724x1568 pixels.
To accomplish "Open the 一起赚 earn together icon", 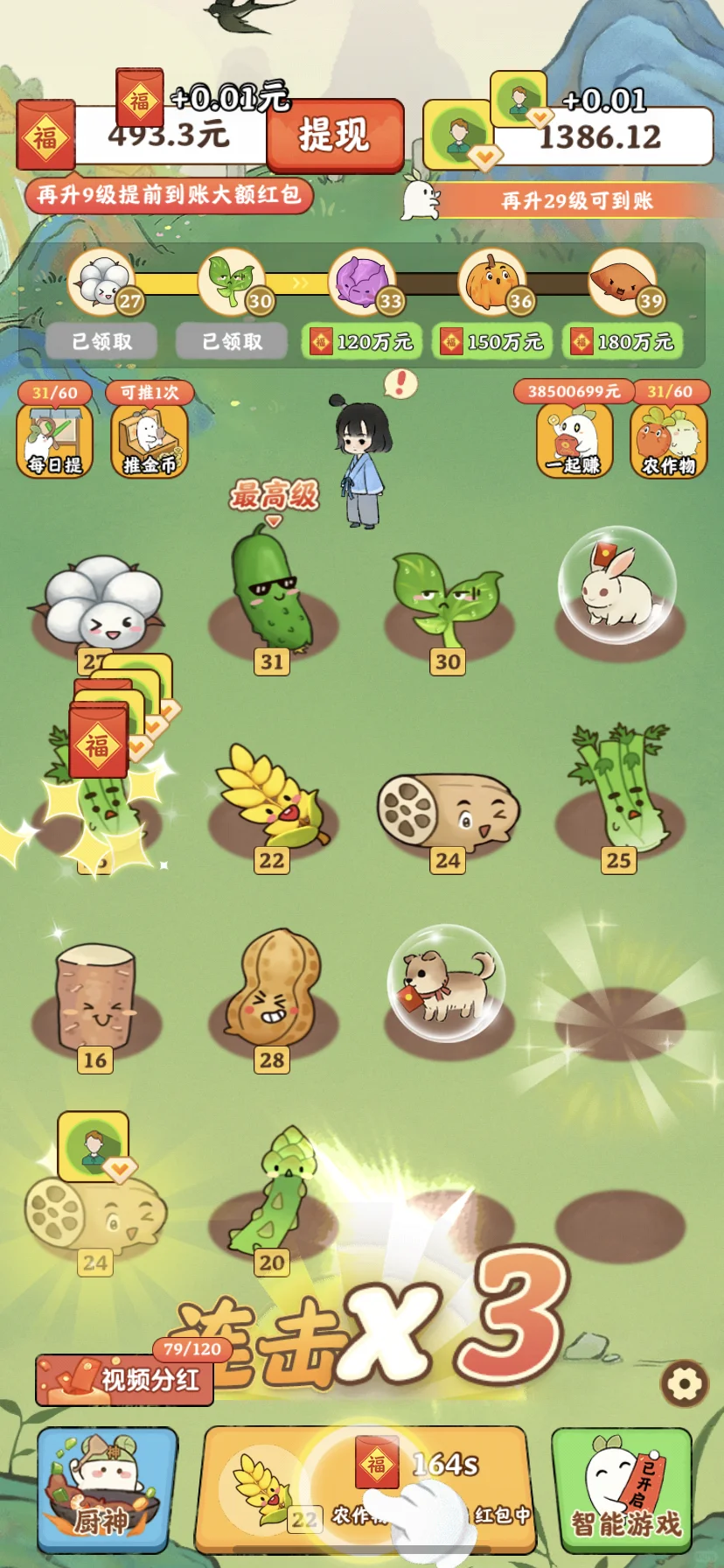I will 574,440.
